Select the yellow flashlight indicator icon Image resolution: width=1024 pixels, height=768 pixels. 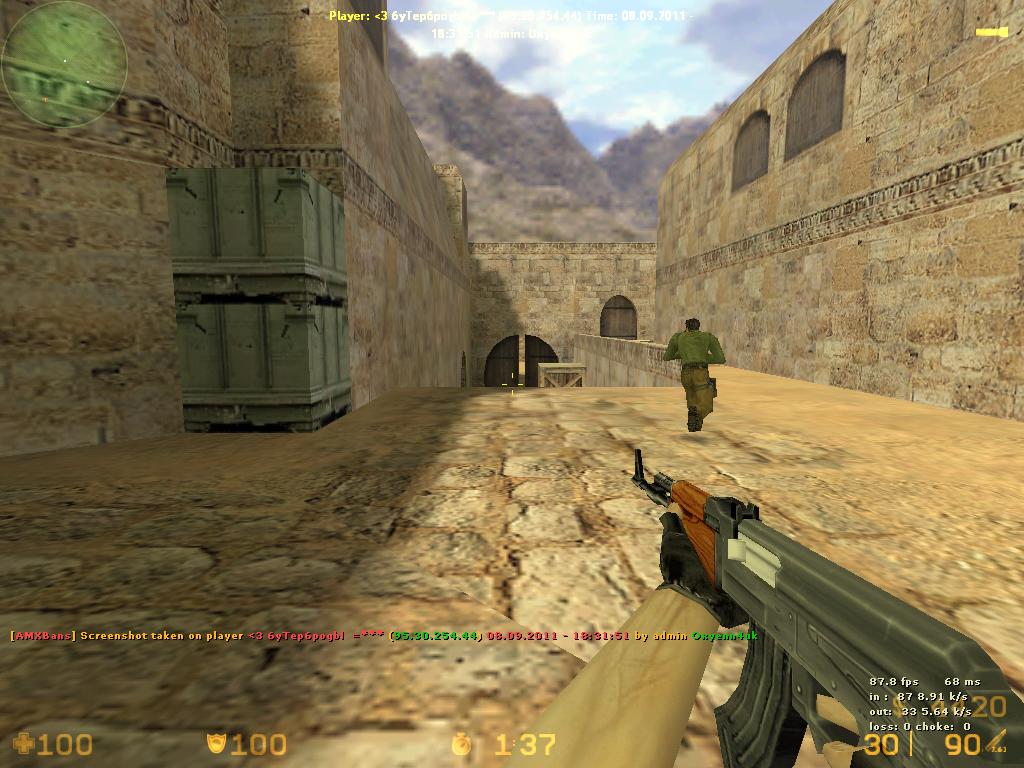[x=990, y=33]
